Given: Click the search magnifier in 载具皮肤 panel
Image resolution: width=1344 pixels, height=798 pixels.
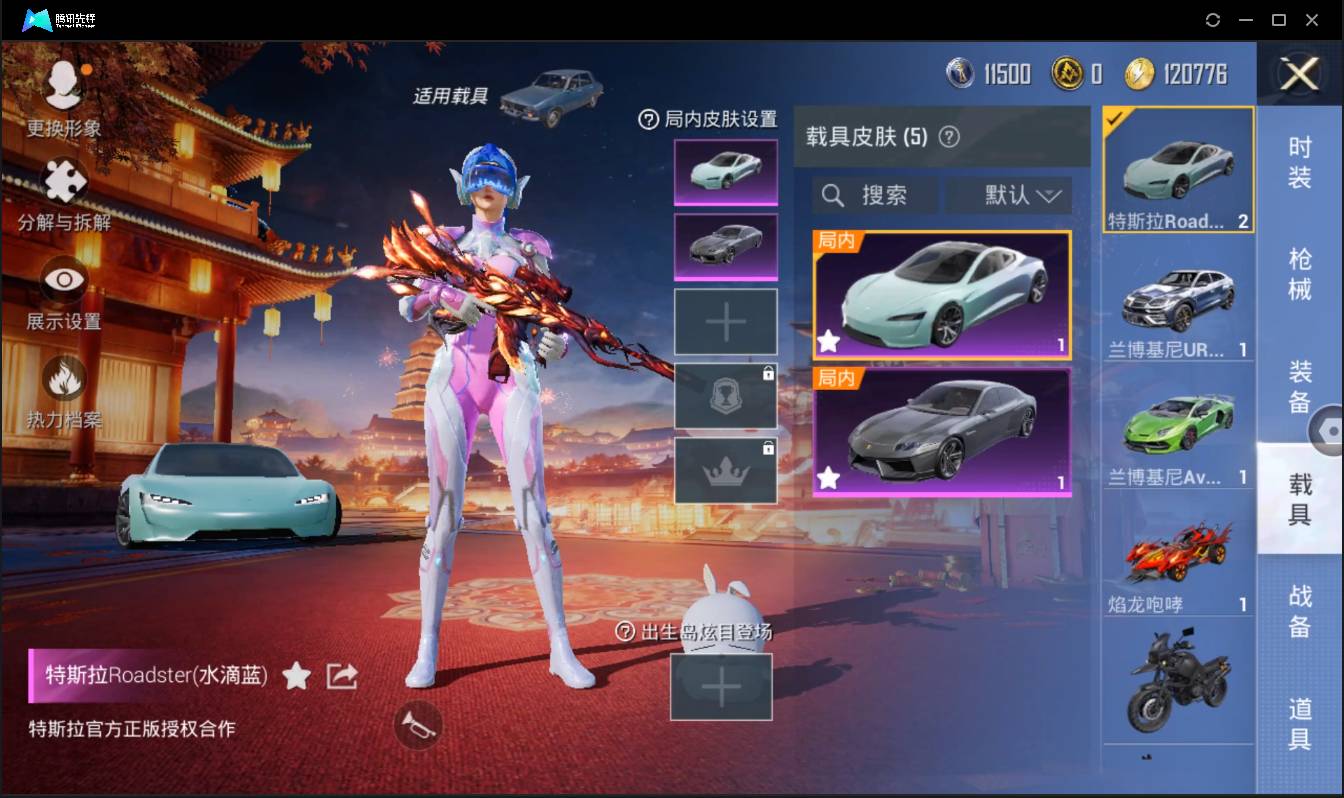Looking at the screenshot, I should (x=833, y=195).
